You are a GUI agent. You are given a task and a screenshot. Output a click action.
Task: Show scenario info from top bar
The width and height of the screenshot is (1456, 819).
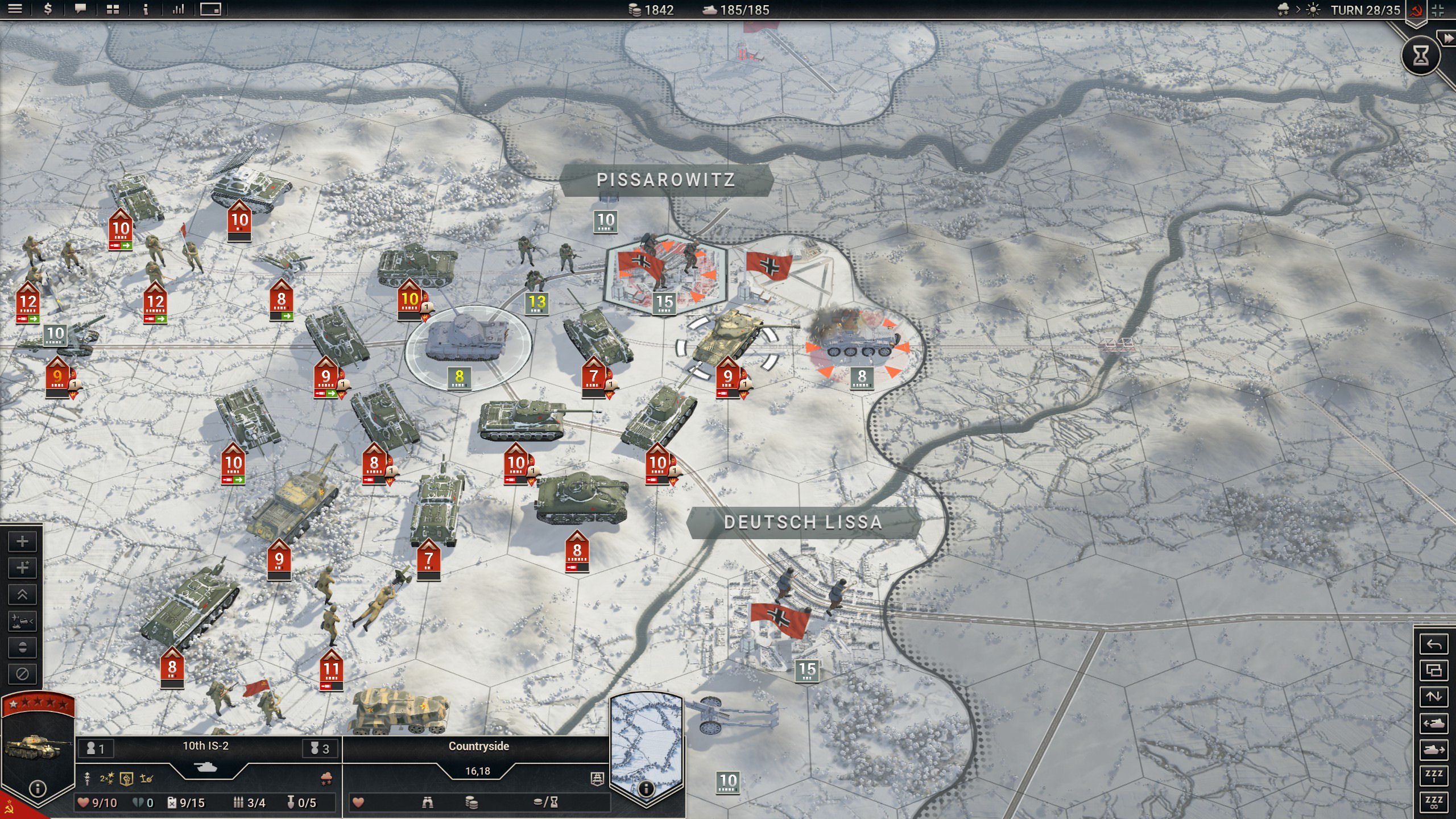pos(146,9)
